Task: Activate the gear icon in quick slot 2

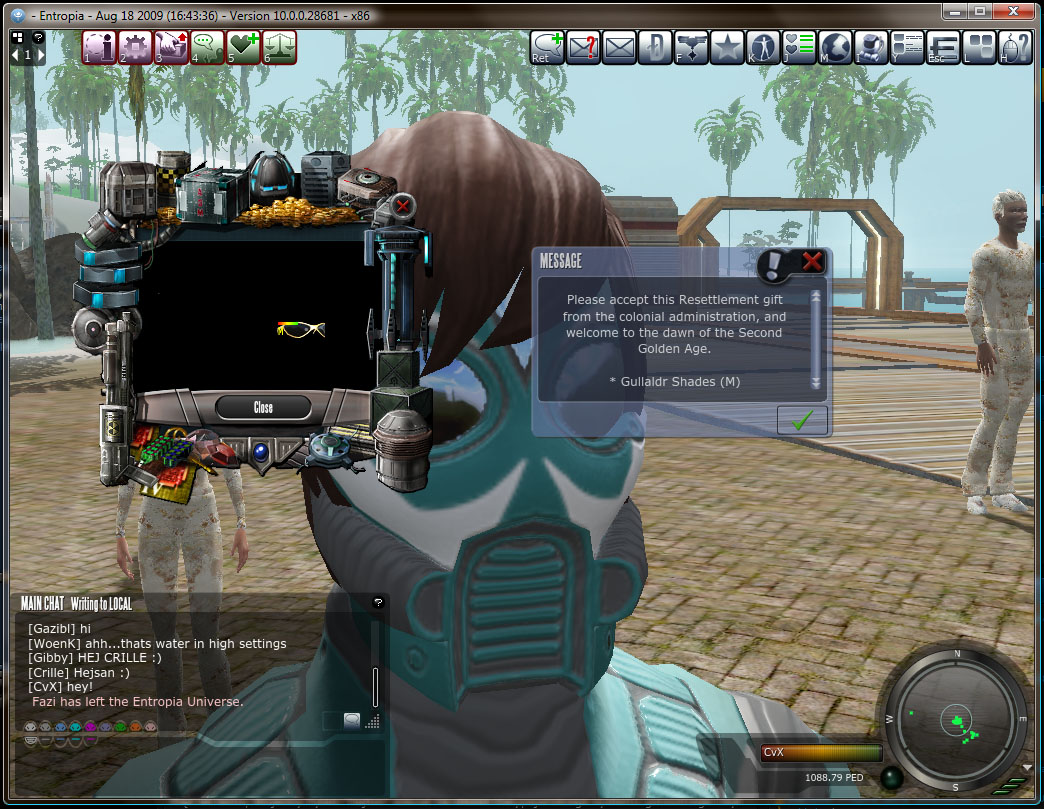Action: point(135,47)
